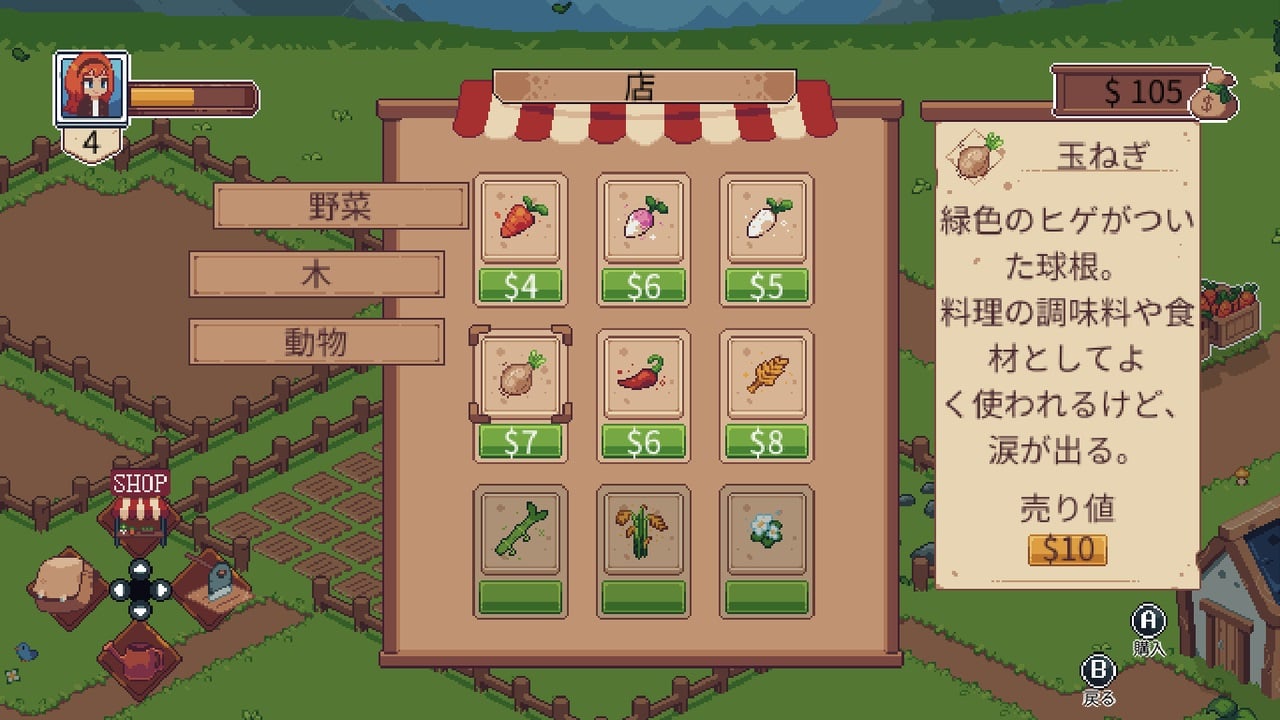Choose the red chili pepper item

tap(644, 375)
